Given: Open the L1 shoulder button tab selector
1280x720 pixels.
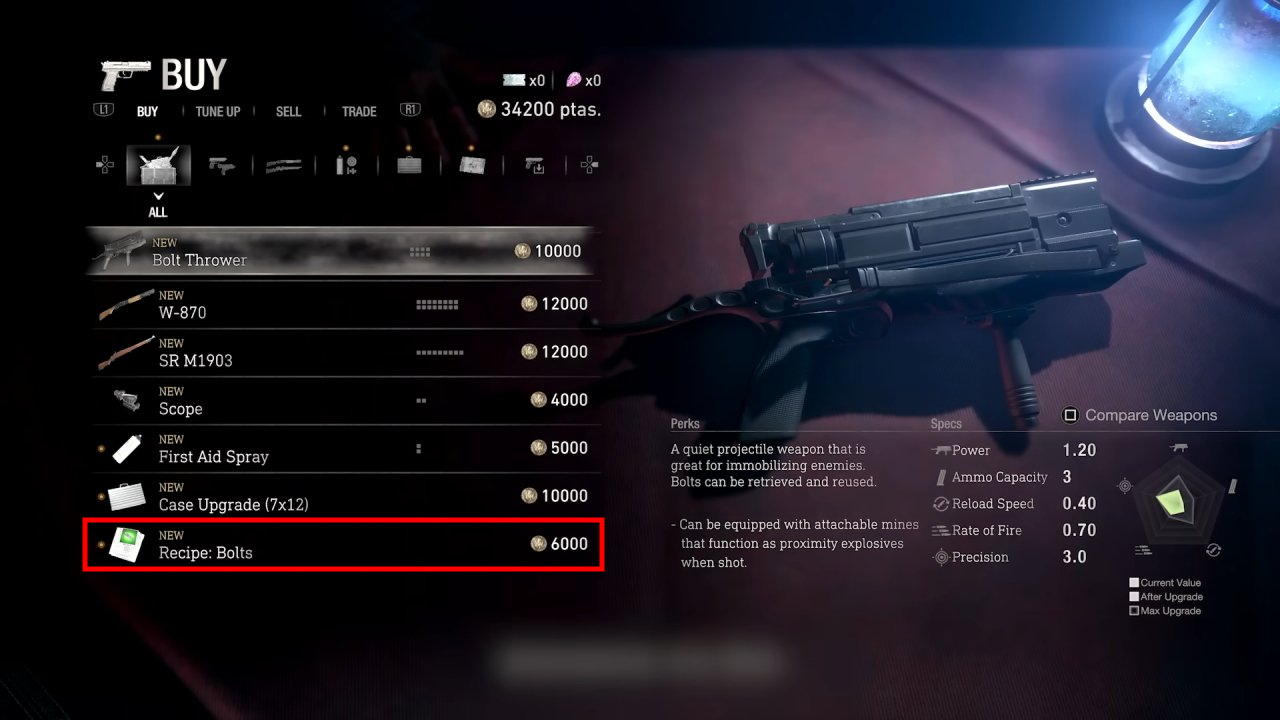Looking at the screenshot, I should click(x=103, y=111).
